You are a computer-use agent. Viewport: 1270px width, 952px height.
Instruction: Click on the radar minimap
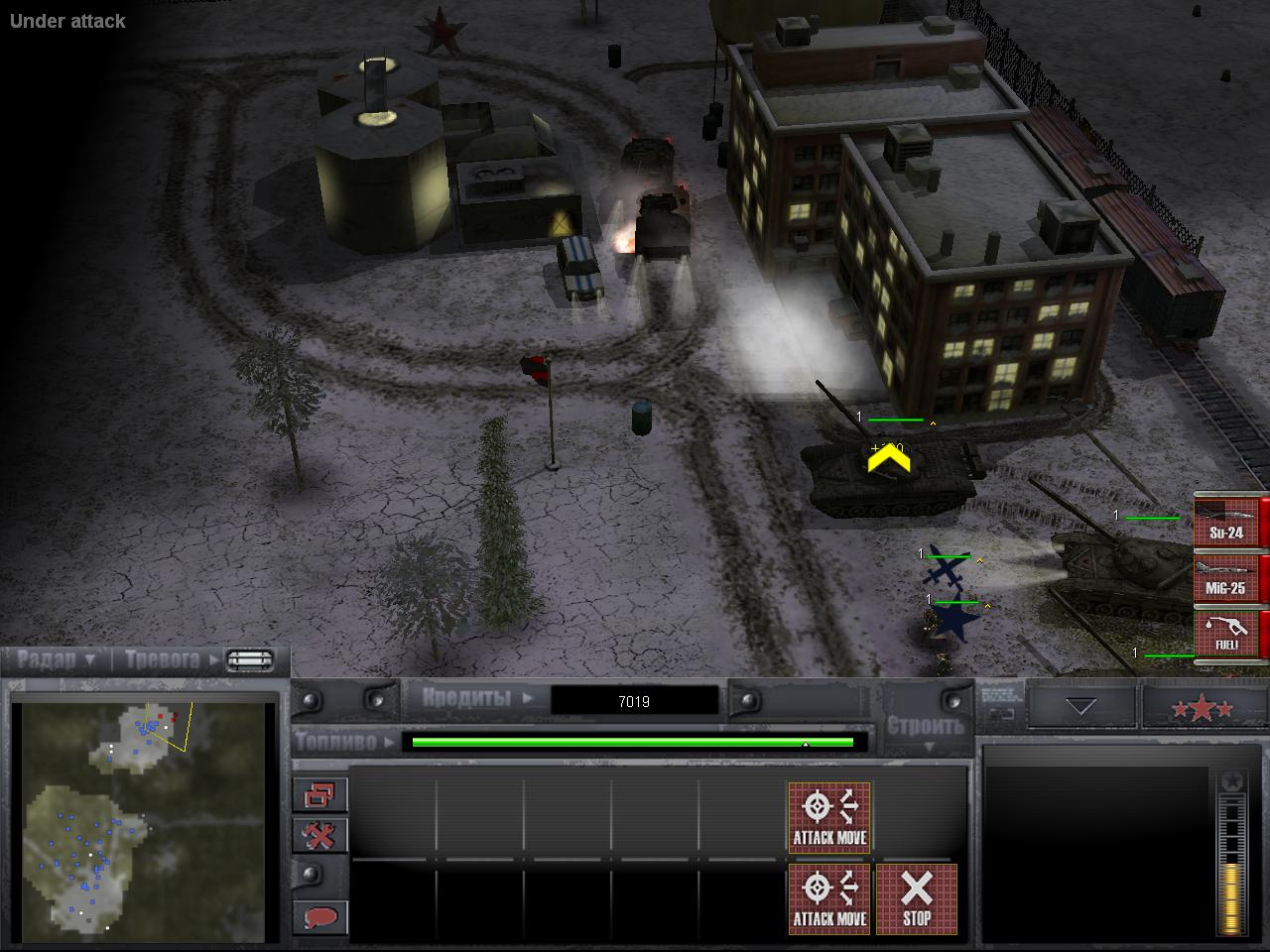point(145,821)
